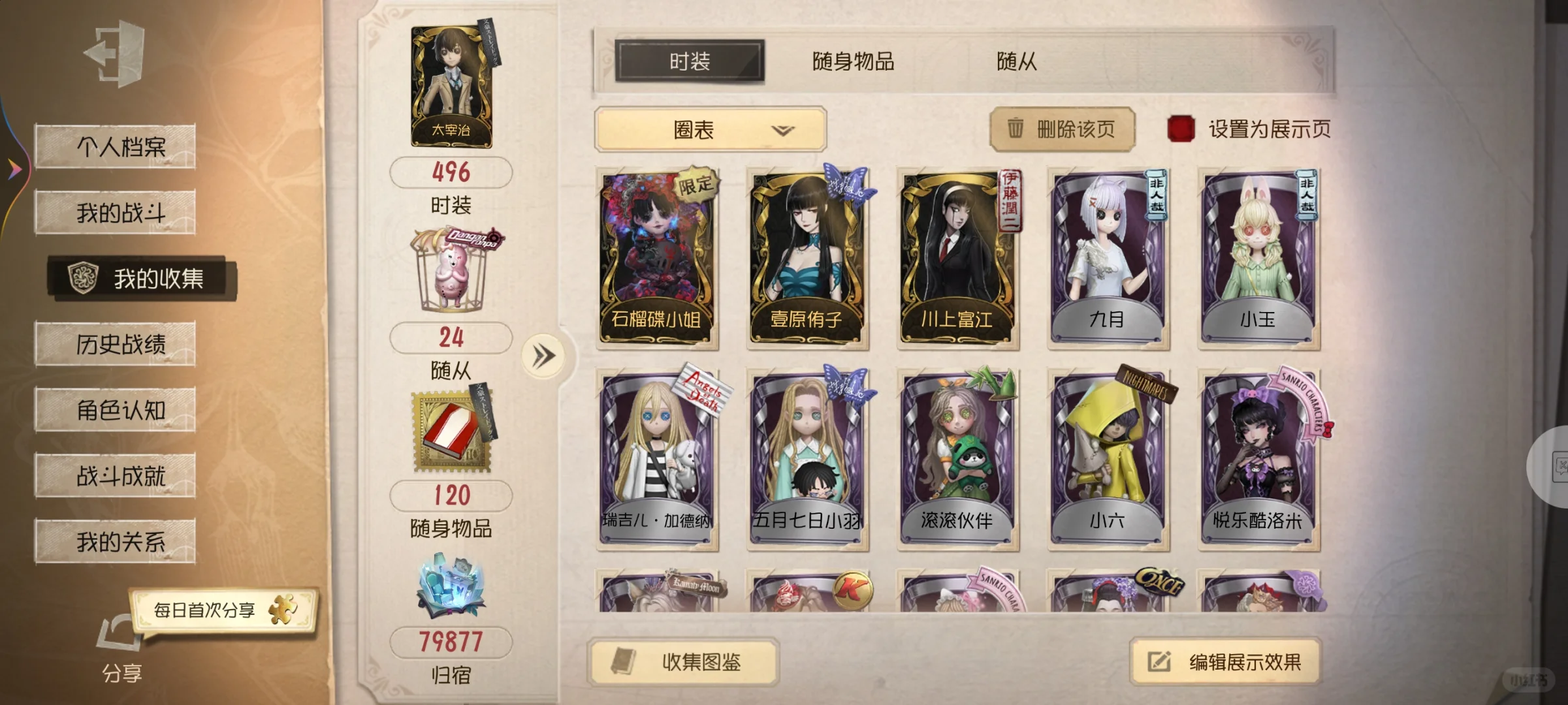Open the 收集图鉴 catalog
The image size is (1568, 705).
(x=681, y=661)
